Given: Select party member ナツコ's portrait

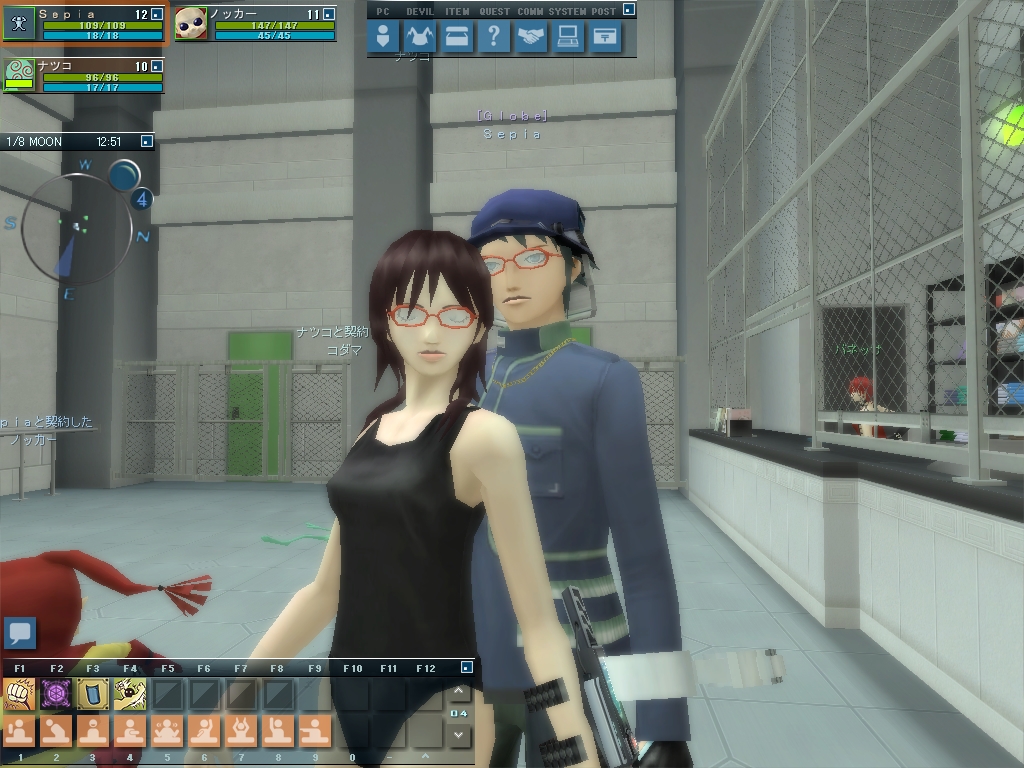Looking at the screenshot, I should (20, 75).
